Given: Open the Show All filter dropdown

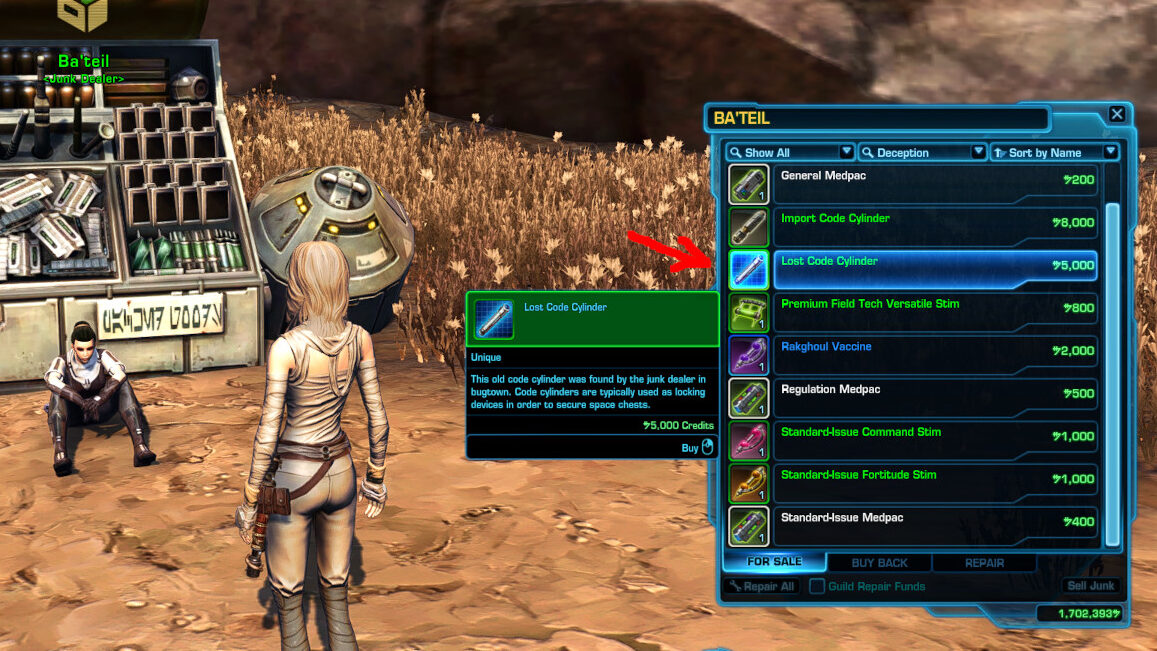Looking at the screenshot, I should 790,152.
